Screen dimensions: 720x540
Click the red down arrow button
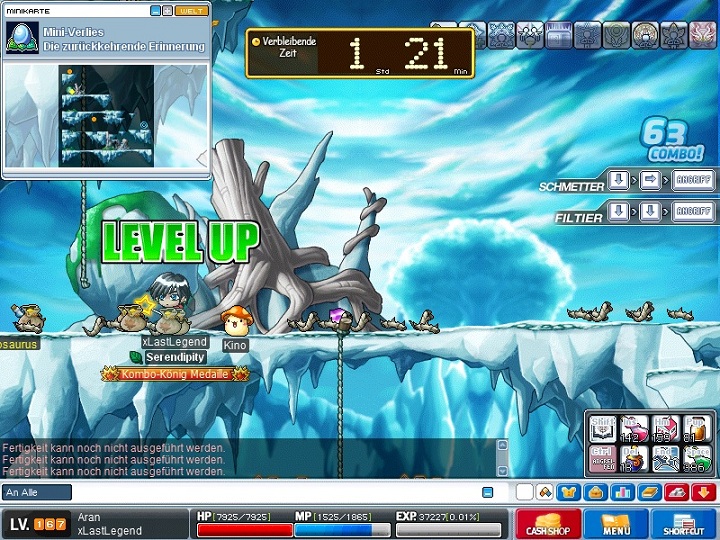(x=702, y=492)
